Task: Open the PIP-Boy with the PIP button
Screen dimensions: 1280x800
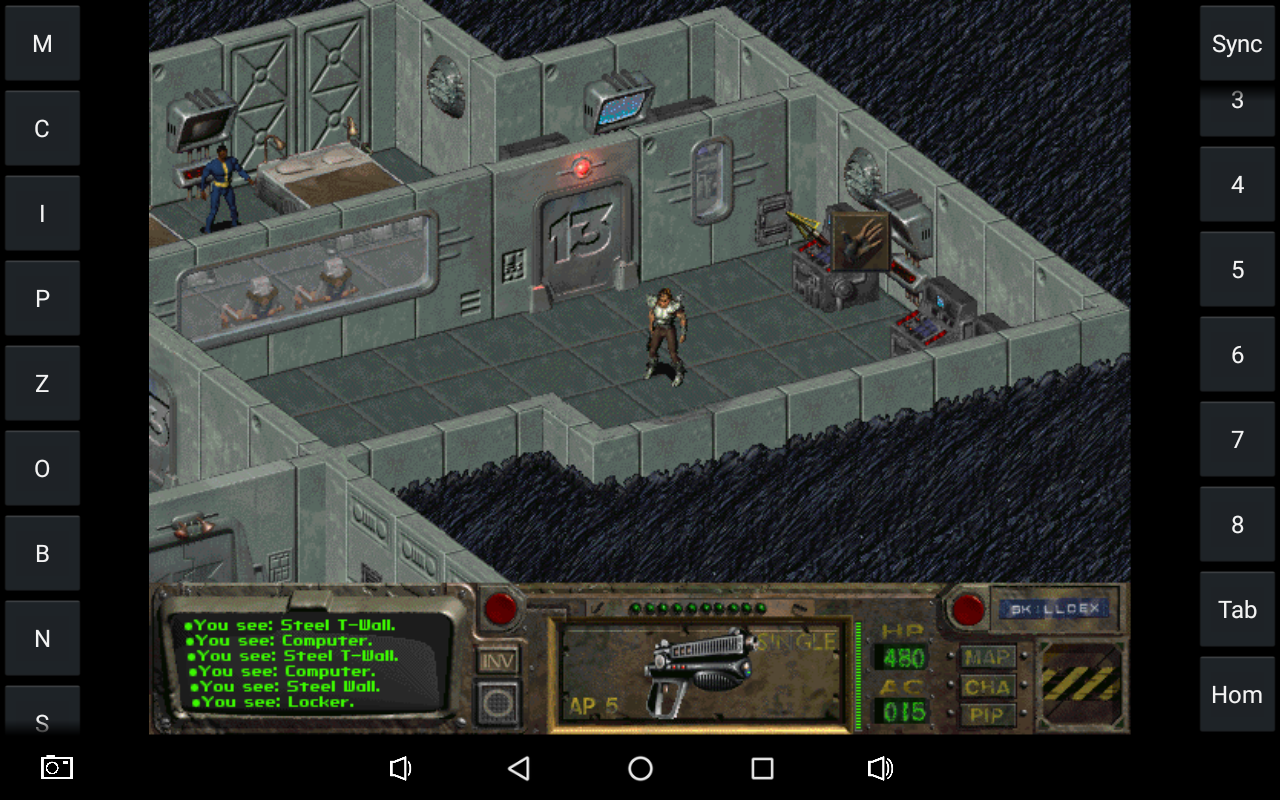Action: pos(987,714)
